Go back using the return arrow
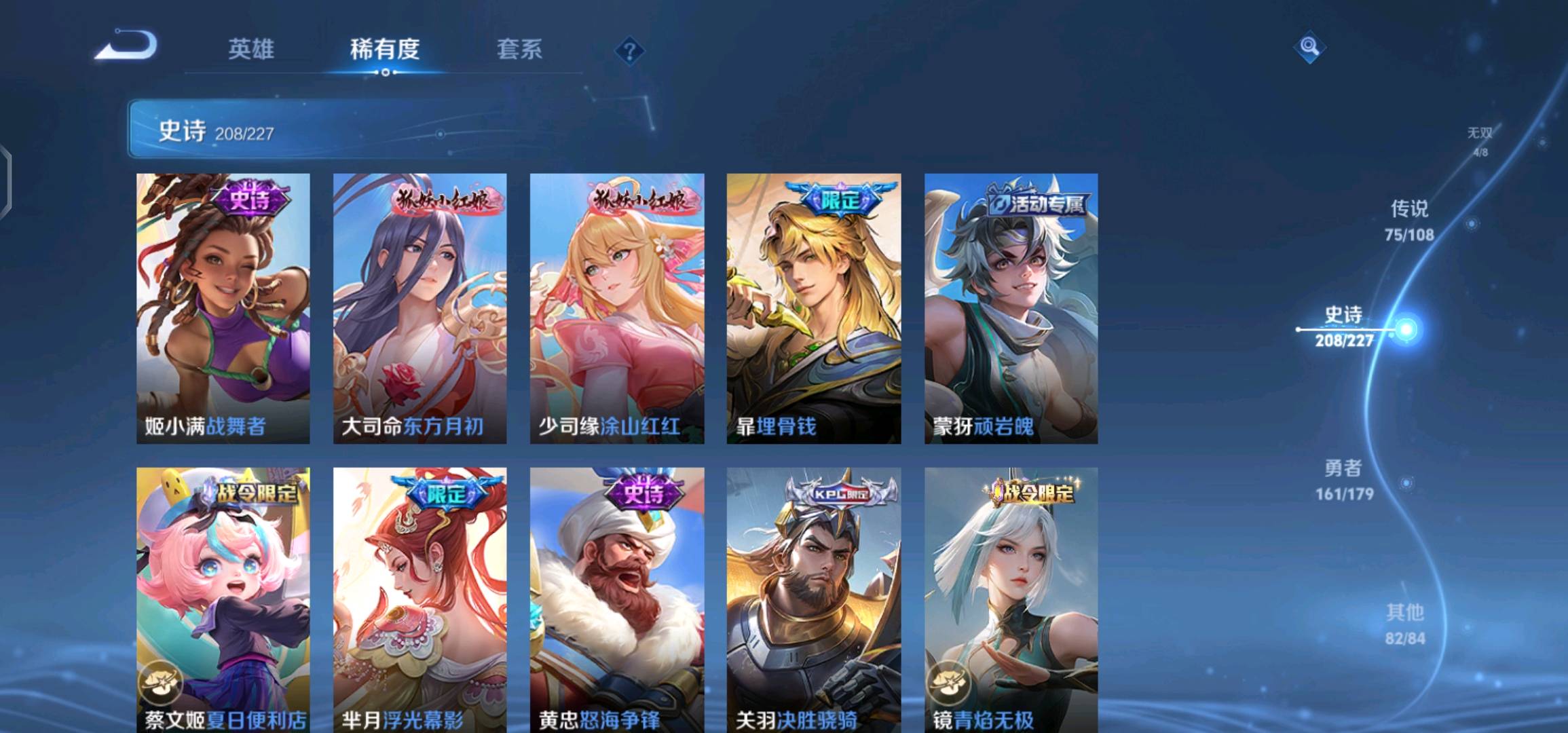The width and height of the screenshot is (1568, 733). pos(127,46)
